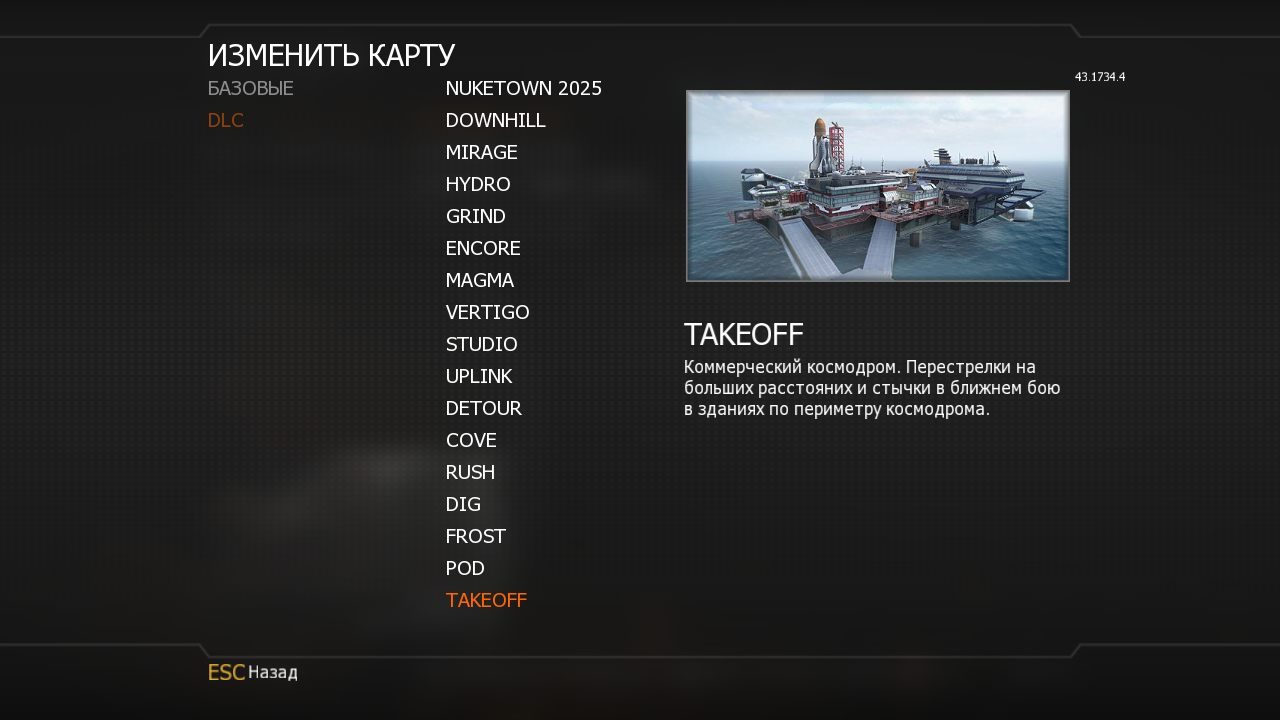Select the highlighted Takeoff map entry
Viewport: 1280px width, 720px height.
[486, 601]
